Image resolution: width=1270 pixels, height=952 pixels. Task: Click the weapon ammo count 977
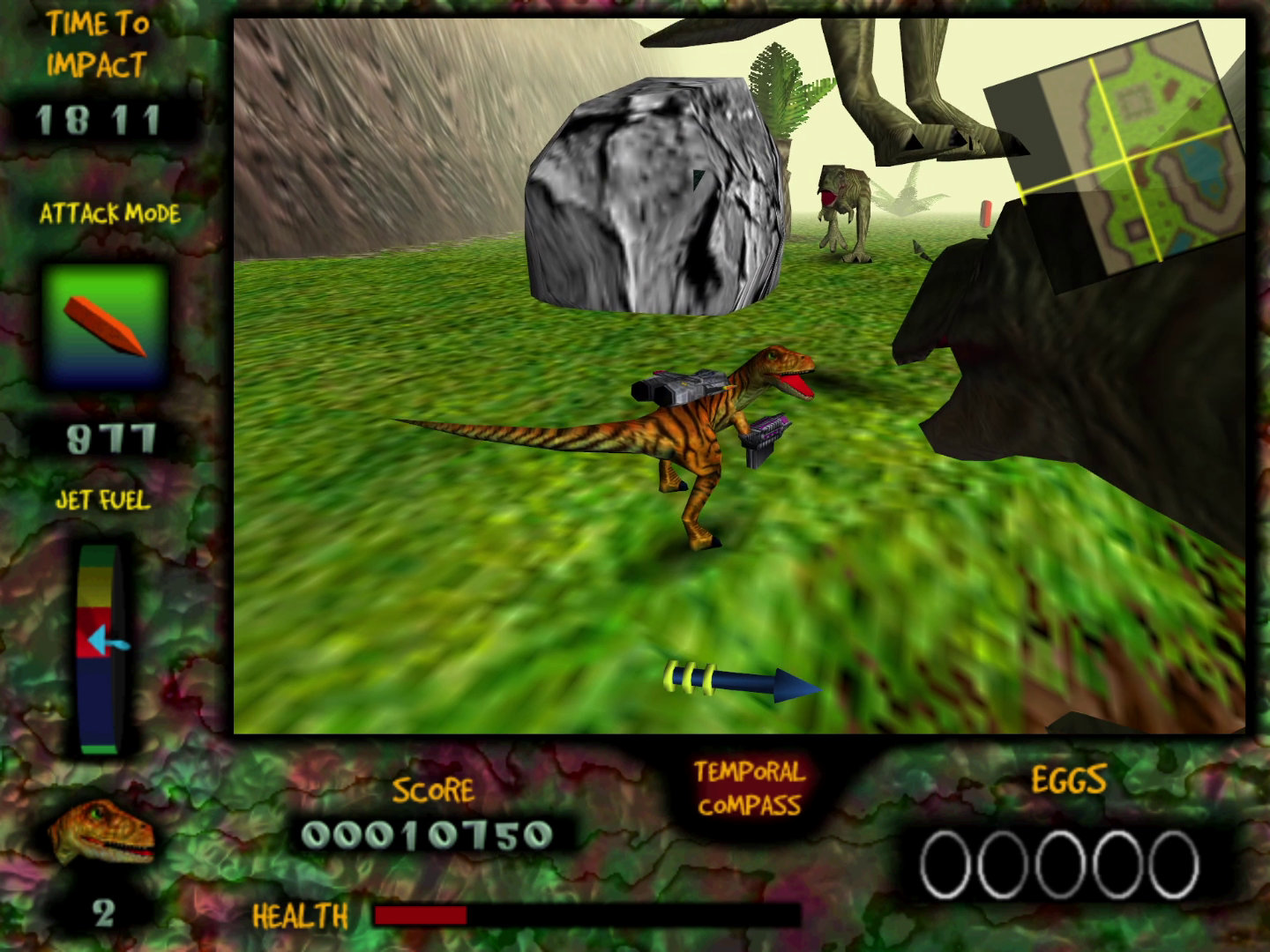pos(108,435)
